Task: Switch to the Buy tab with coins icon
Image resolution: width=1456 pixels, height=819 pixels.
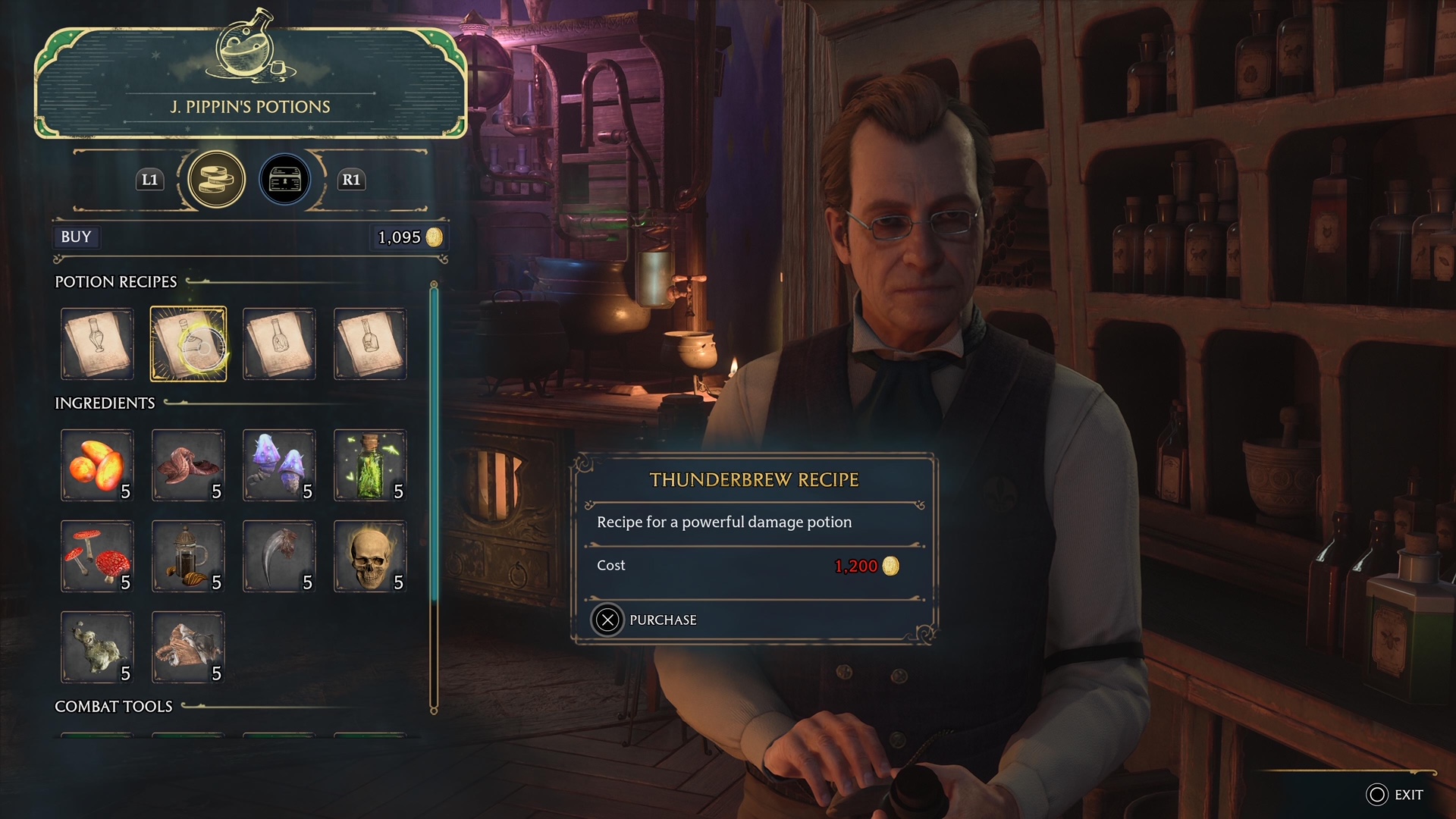Action: coord(216,180)
